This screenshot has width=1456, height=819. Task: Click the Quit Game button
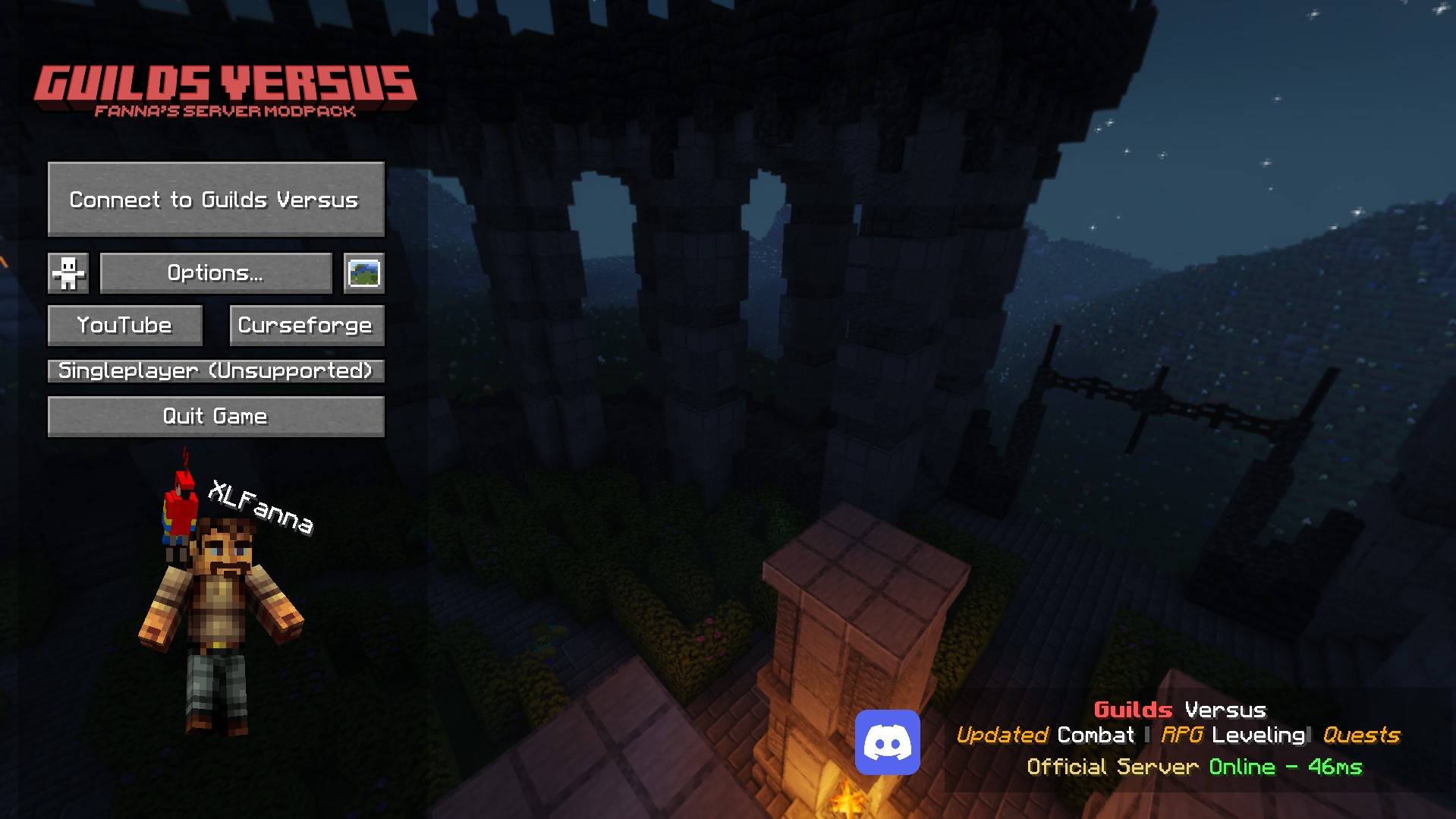(x=215, y=416)
